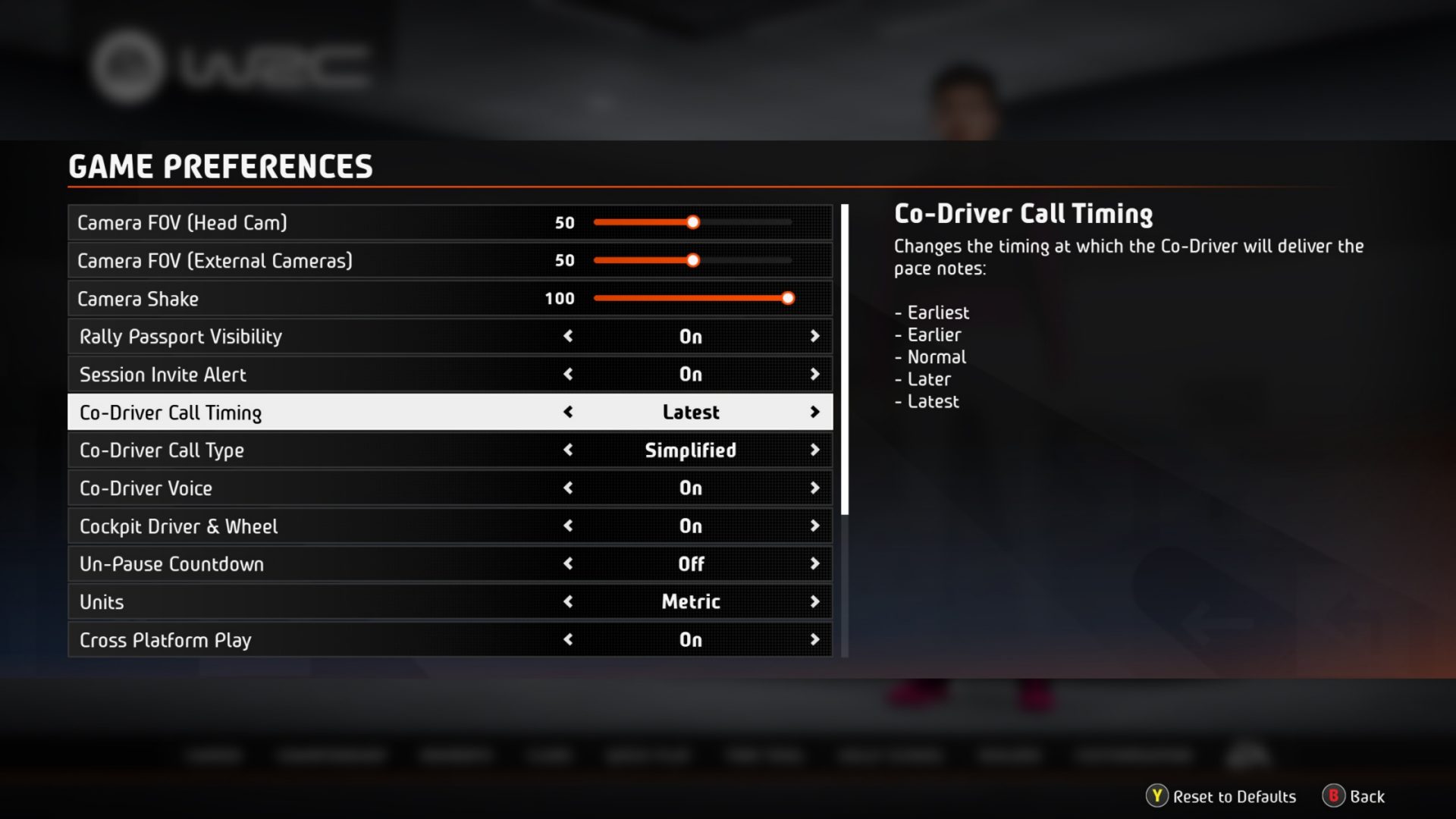Click the Back option
Screen dimensions: 1456x819
(x=1363, y=797)
